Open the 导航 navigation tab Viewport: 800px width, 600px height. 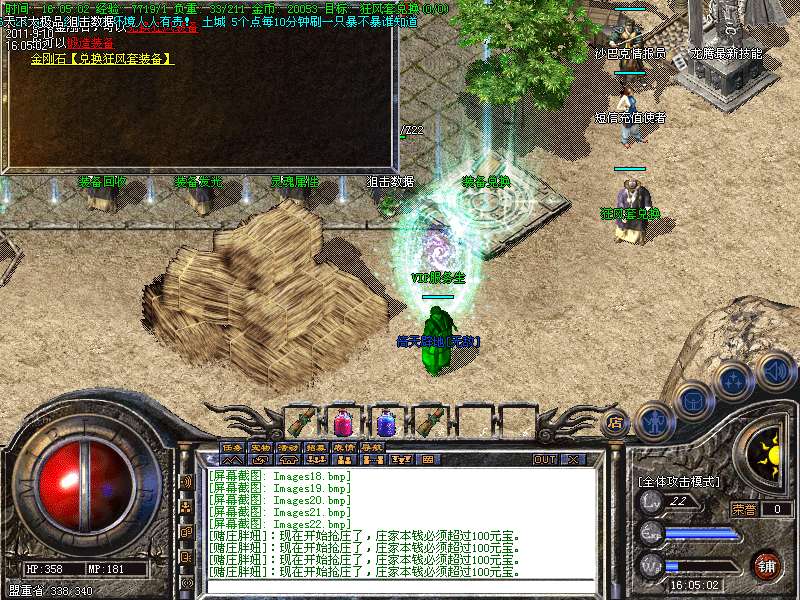(371, 447)
